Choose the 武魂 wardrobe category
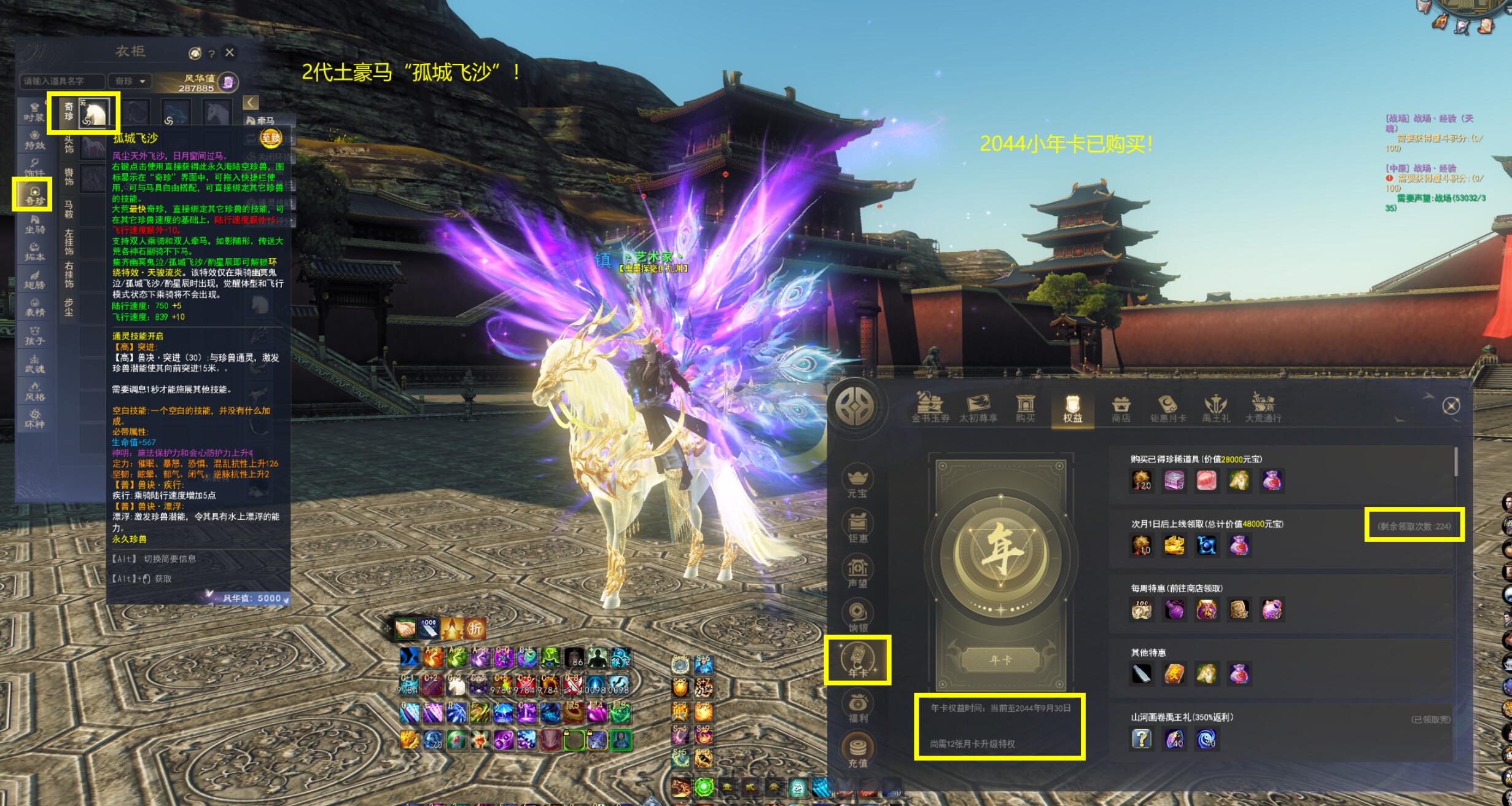 click(34, 363)
